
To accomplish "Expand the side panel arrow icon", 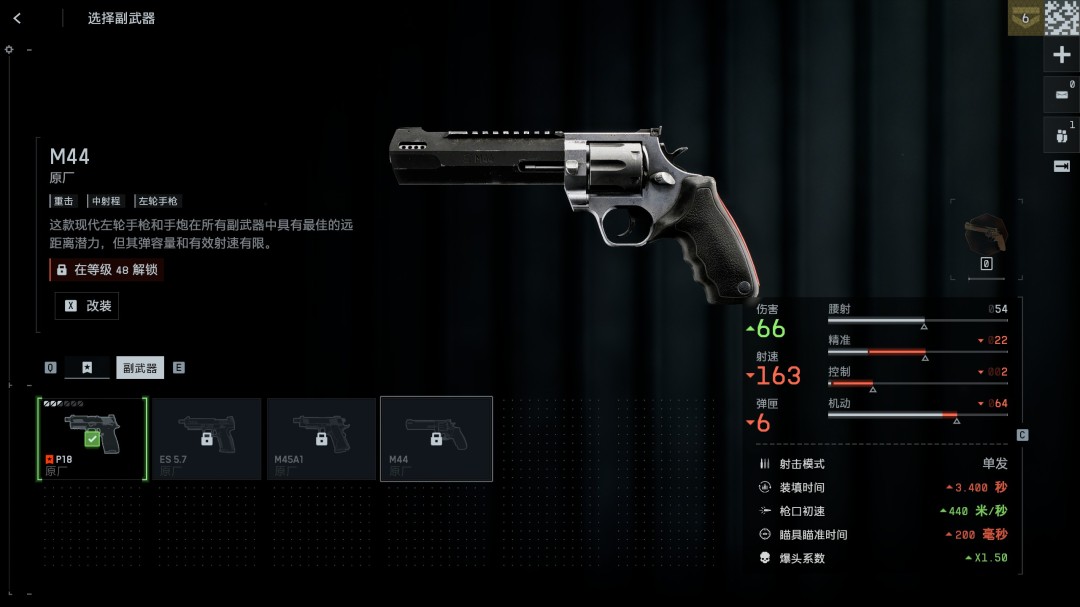I will (1062, 167).
